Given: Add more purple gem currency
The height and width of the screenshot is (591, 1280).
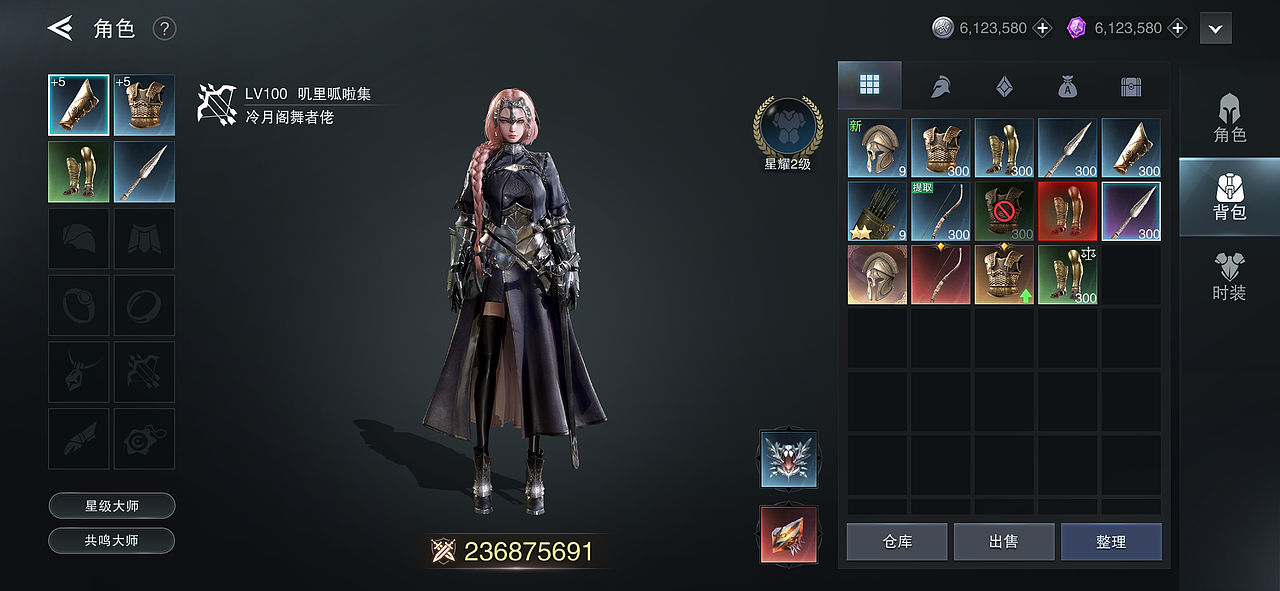Looking at the screenshot, I should point(1178,28).
